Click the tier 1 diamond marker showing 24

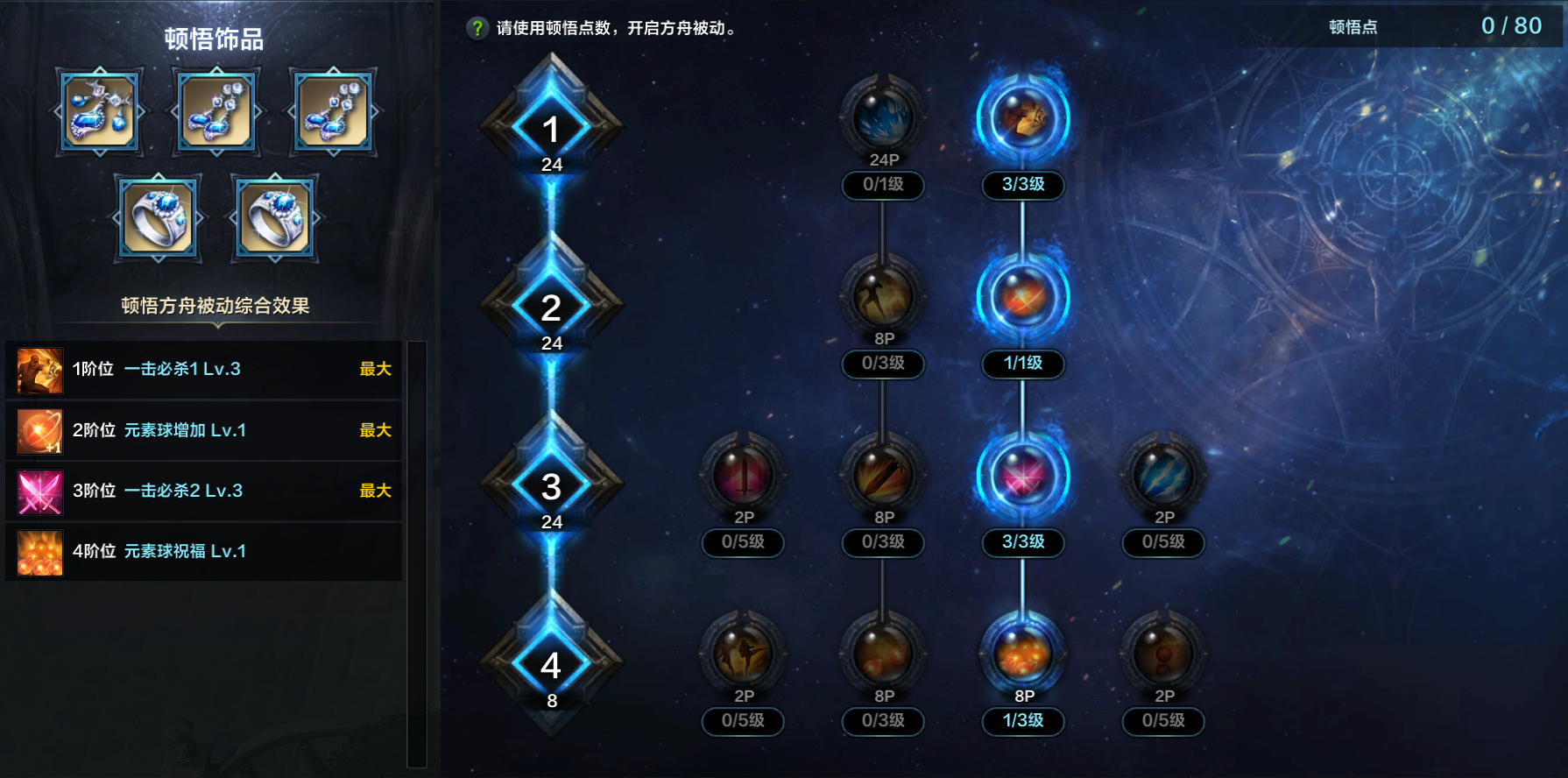[551, 130]
